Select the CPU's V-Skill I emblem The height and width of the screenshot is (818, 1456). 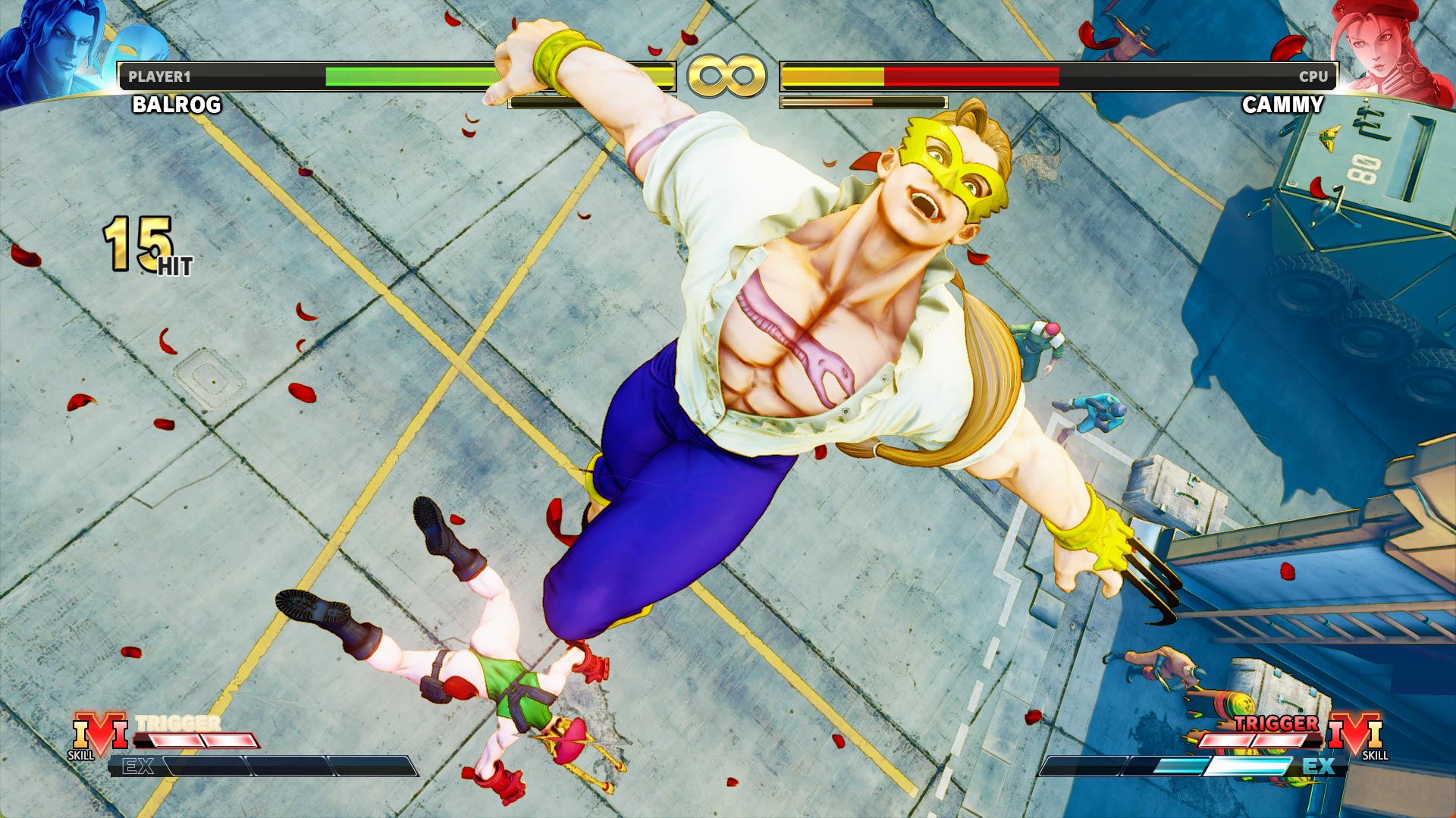click(1356, 734)
